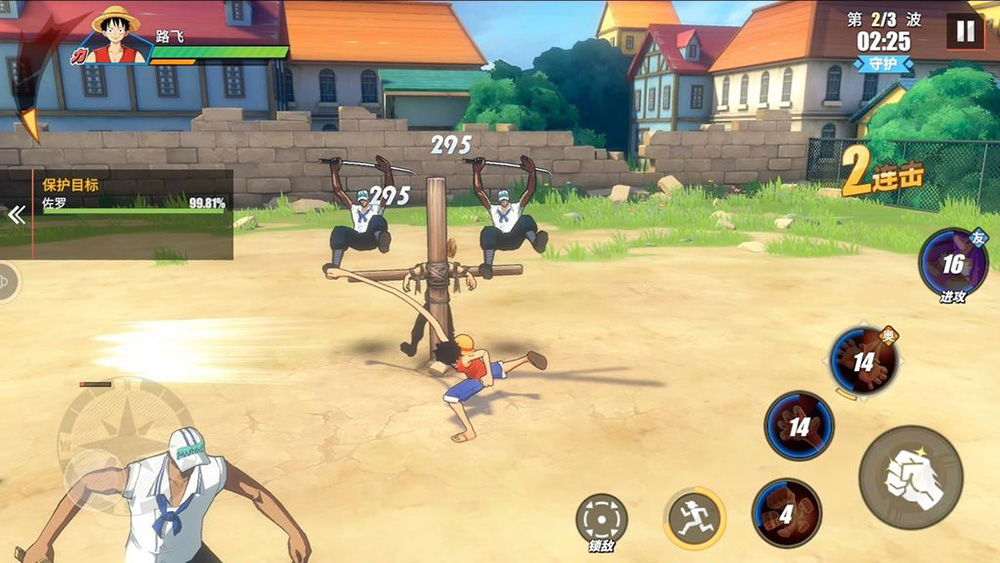The width and height of the screenshot is (1000, 563).
Task: Call the 进攻 ally assist skill
Action: 952,264
